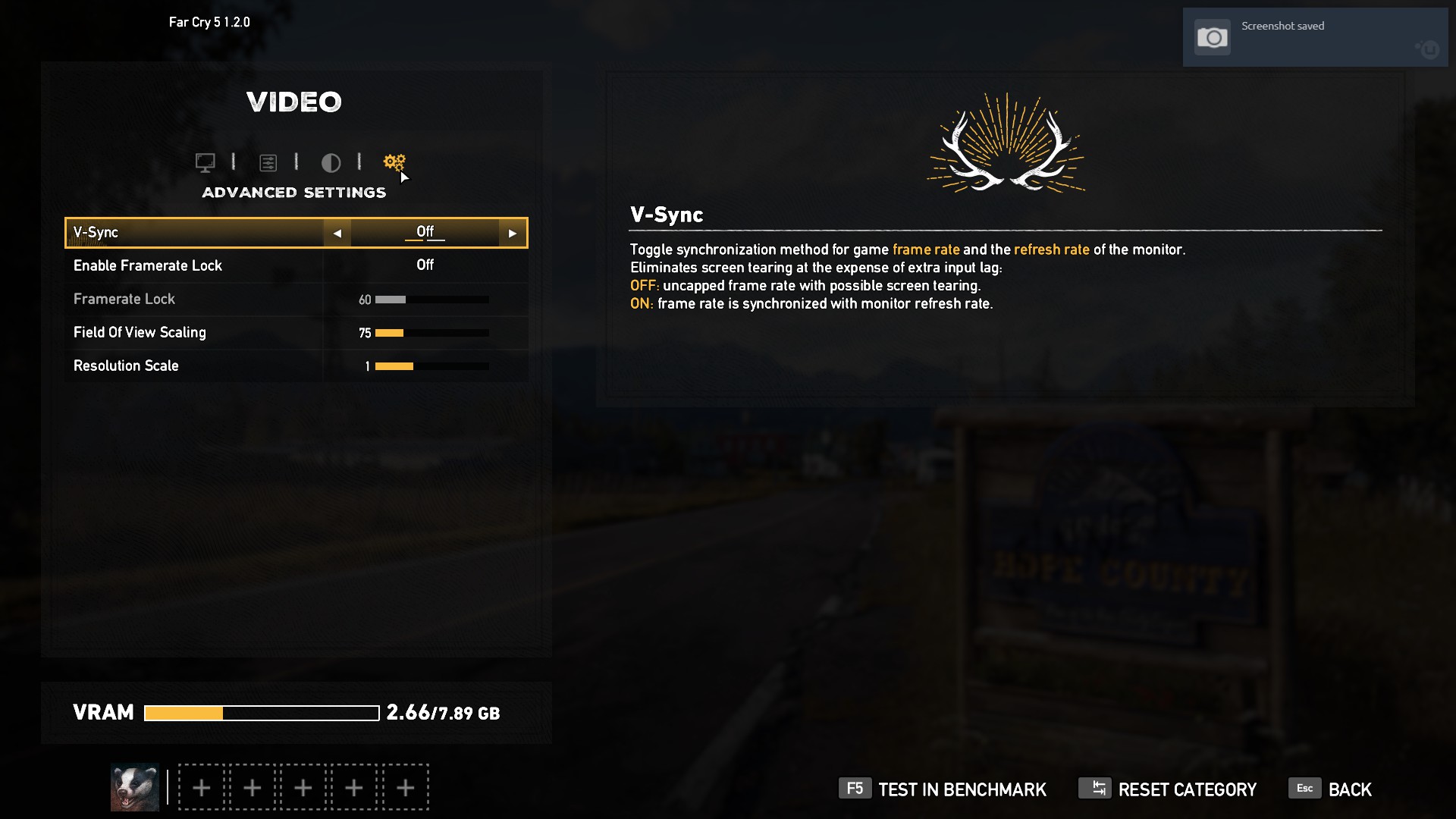
Task: Select the half-circle color settings tab
Action: (331, 162)
